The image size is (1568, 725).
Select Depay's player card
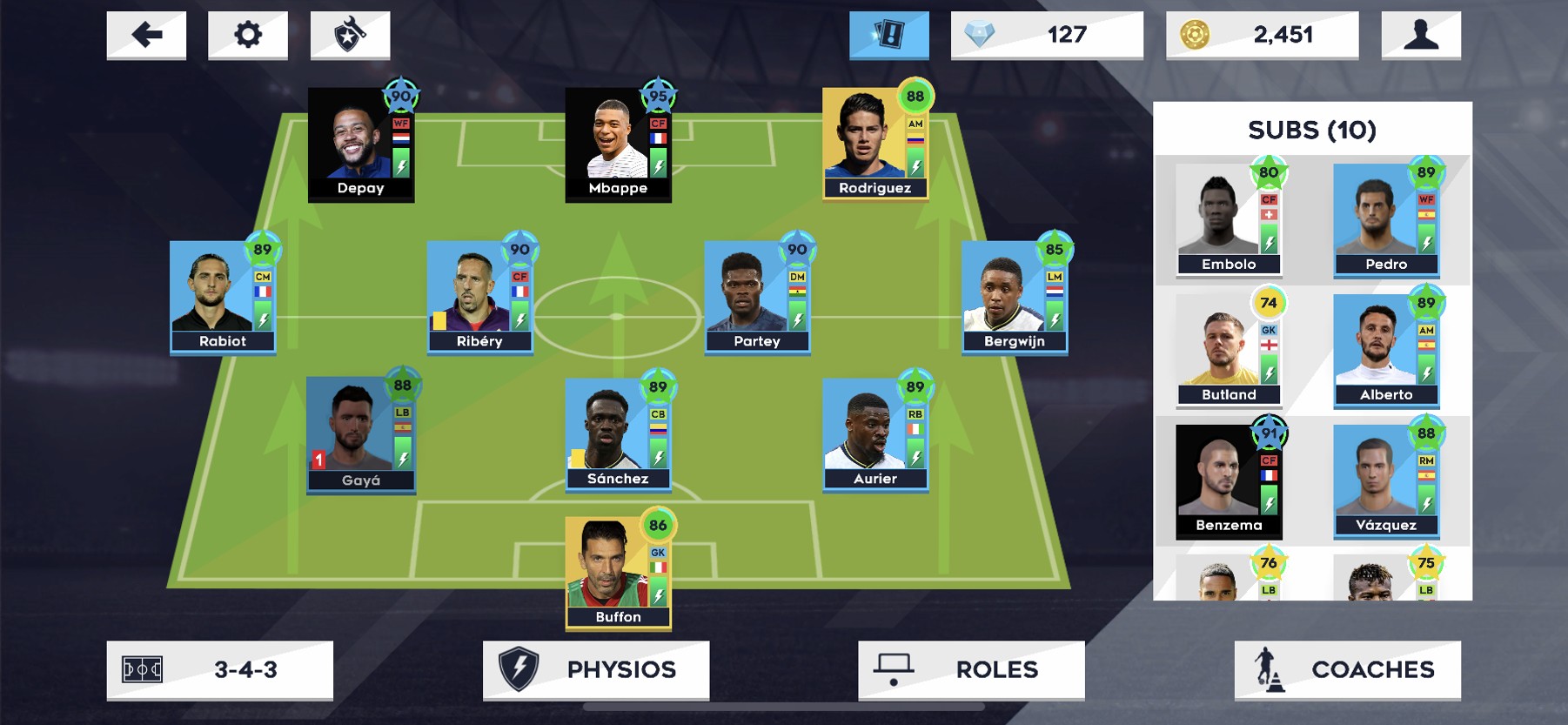point(360,144)
